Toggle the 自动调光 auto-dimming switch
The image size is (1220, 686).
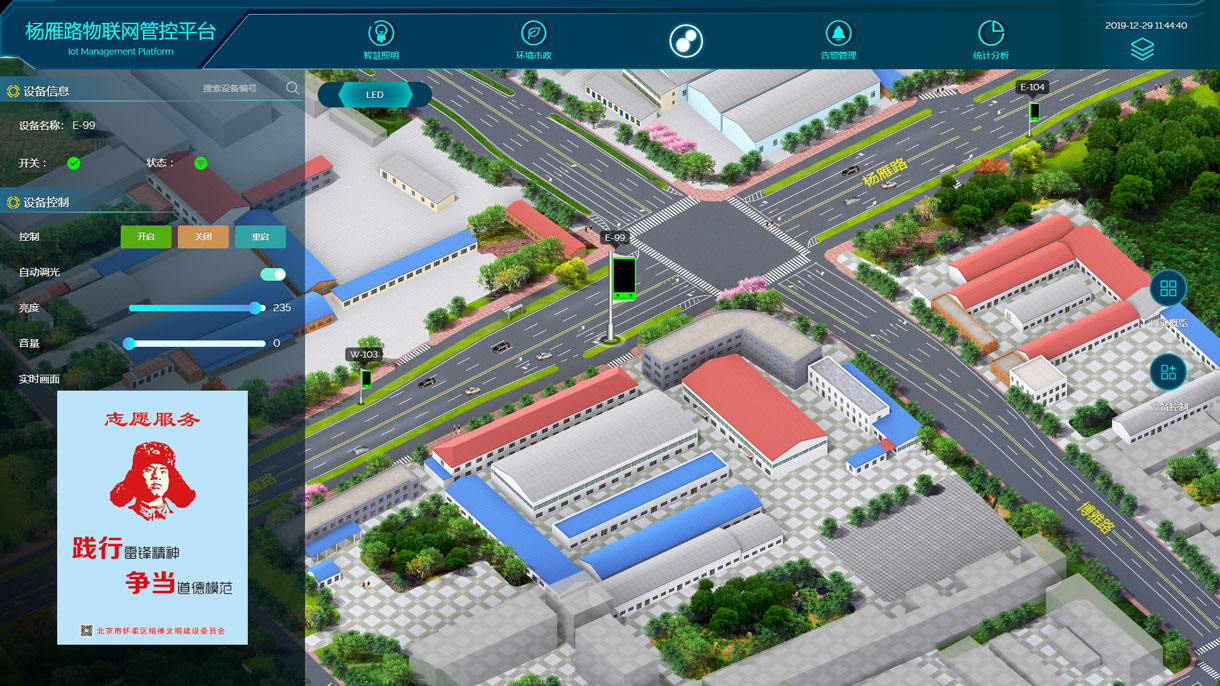[x=273, y=274]
